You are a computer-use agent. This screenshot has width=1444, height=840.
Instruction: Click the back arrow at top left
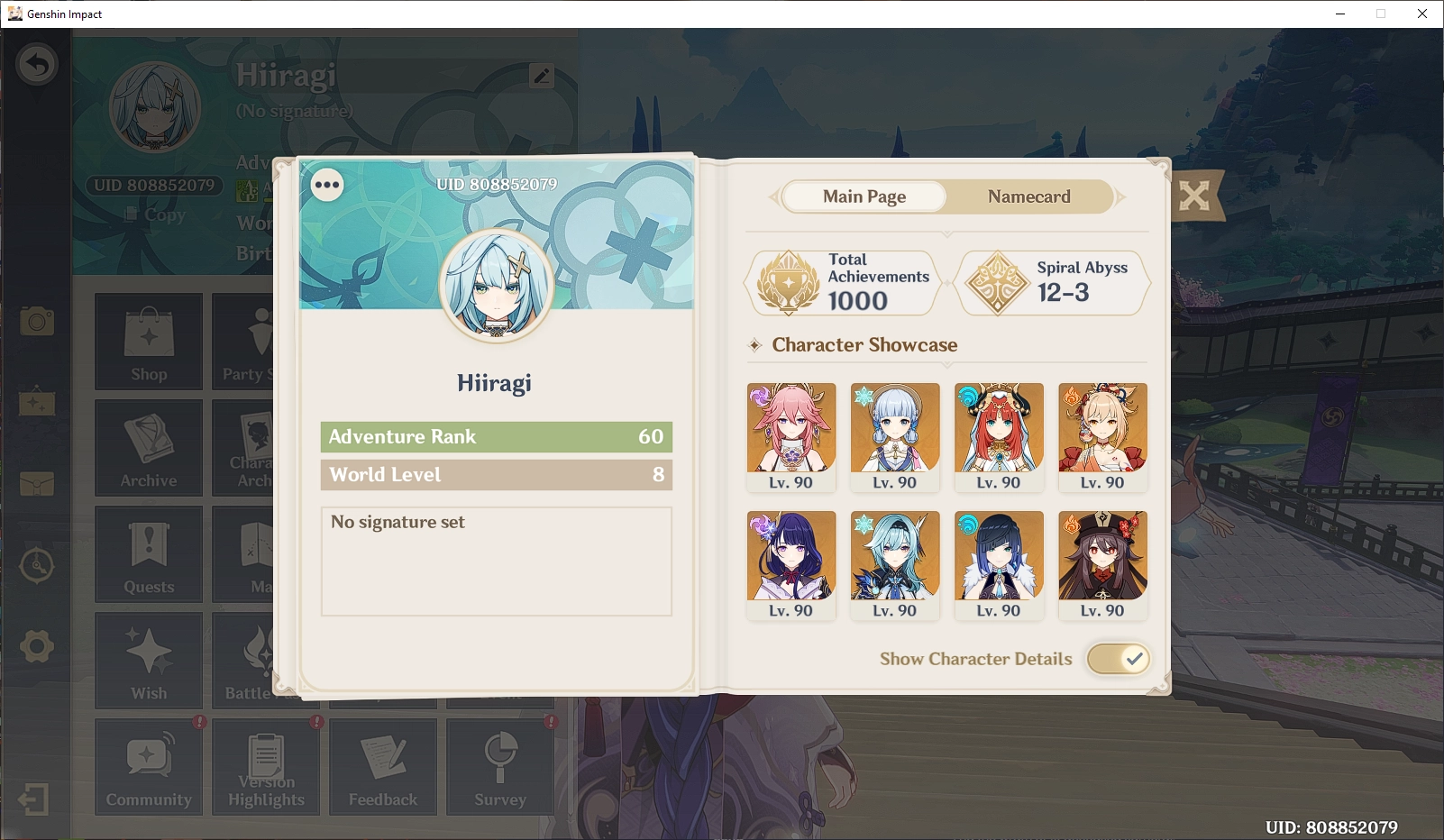(x=36, y=64)
